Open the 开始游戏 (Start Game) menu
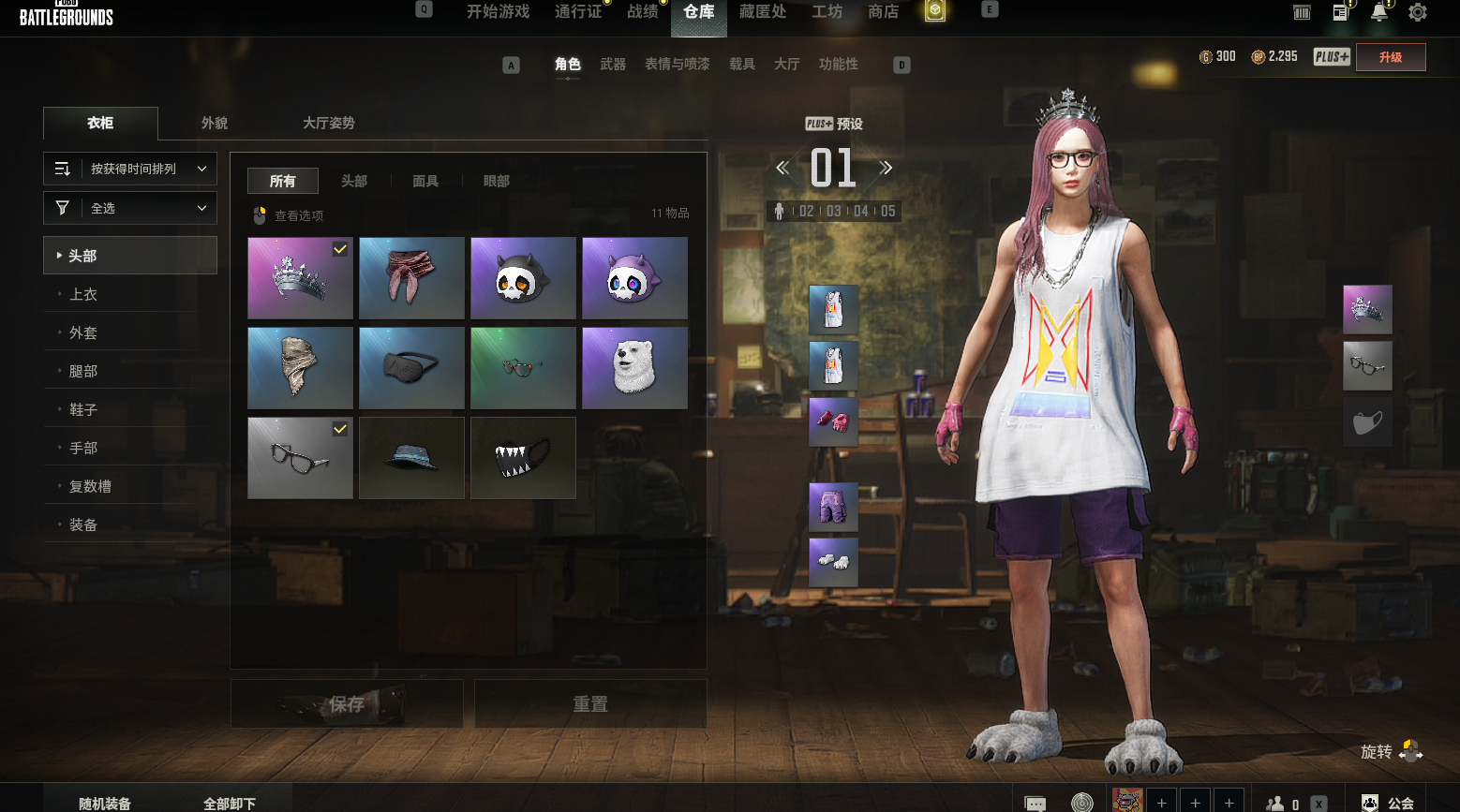This screenshot has width=1460, height=812. coord(498,12)
